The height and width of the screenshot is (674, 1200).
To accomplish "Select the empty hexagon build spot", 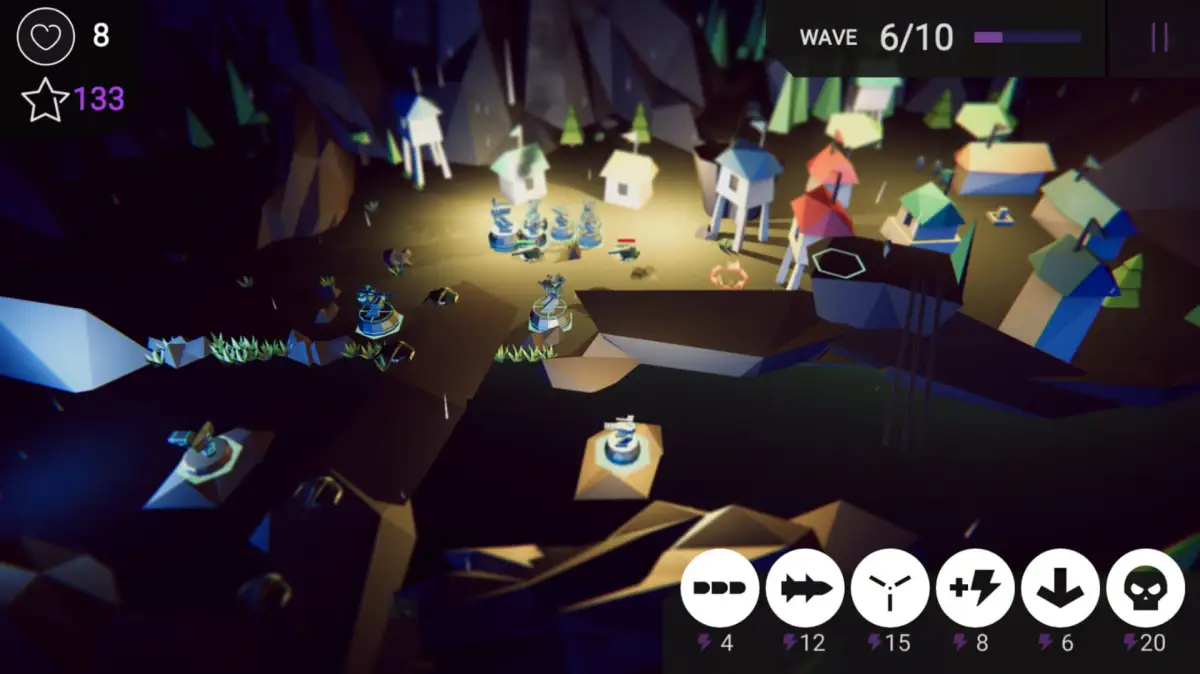I will (x=838, y=262).
